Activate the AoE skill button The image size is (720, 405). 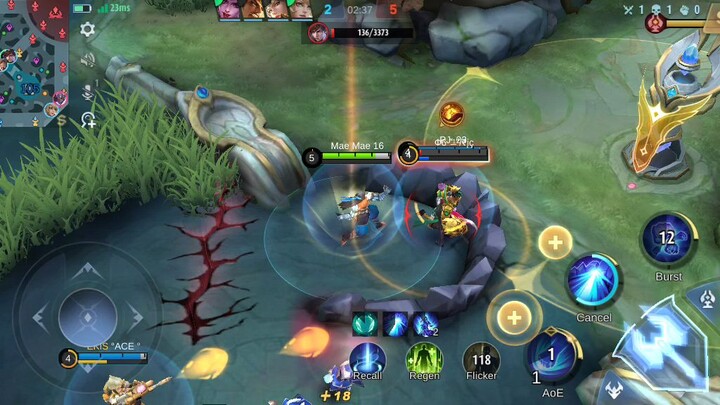pyautogui.click(x=553, y=357)
